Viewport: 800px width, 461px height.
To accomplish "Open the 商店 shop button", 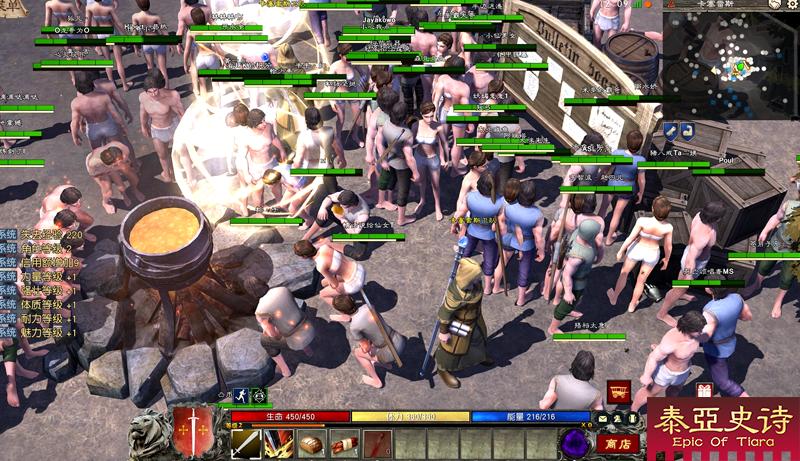I will tap(619, 442).
